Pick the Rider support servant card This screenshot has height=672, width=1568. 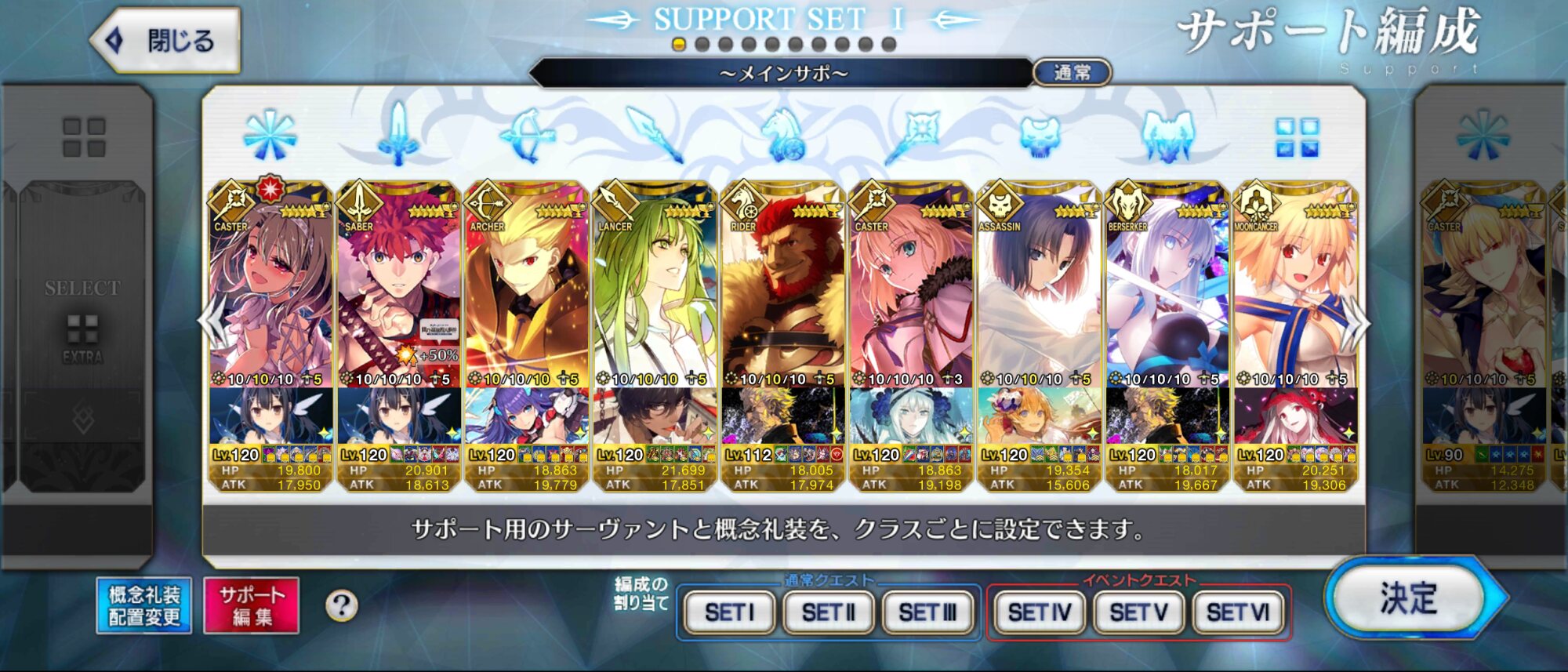(x=782, y=298)
